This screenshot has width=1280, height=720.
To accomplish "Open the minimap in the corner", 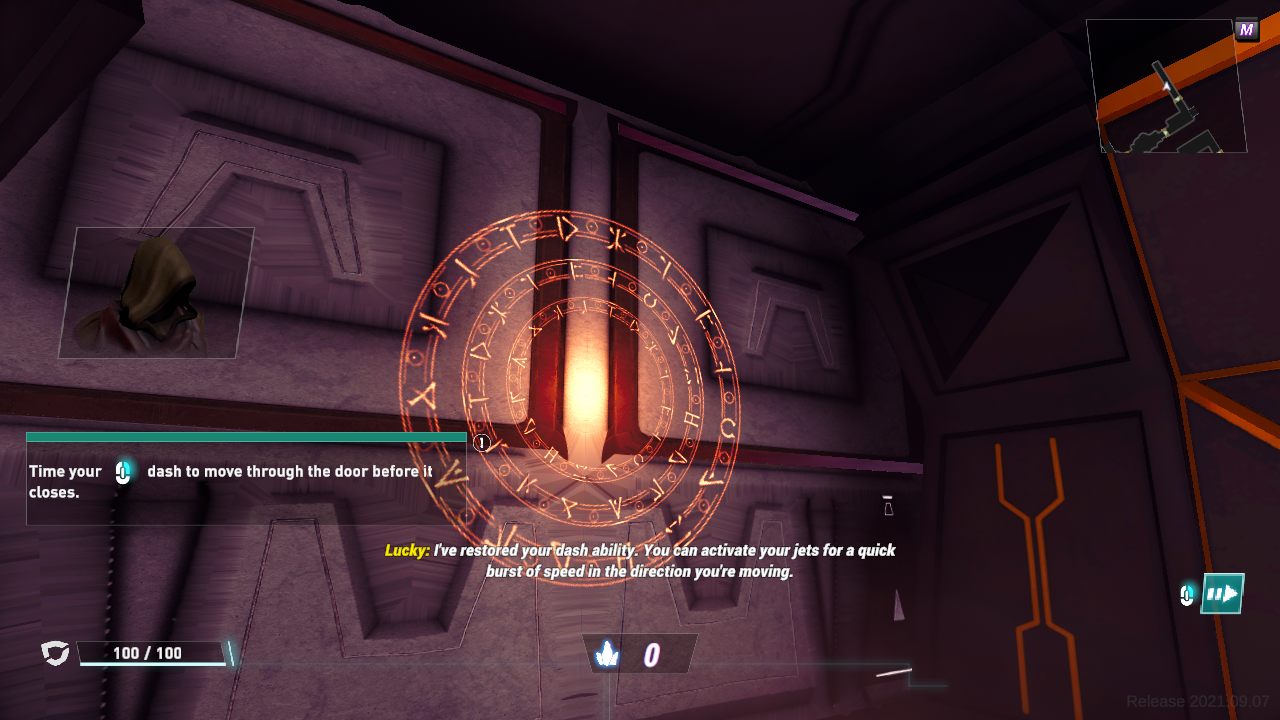I will click(x=1166, y=87).
